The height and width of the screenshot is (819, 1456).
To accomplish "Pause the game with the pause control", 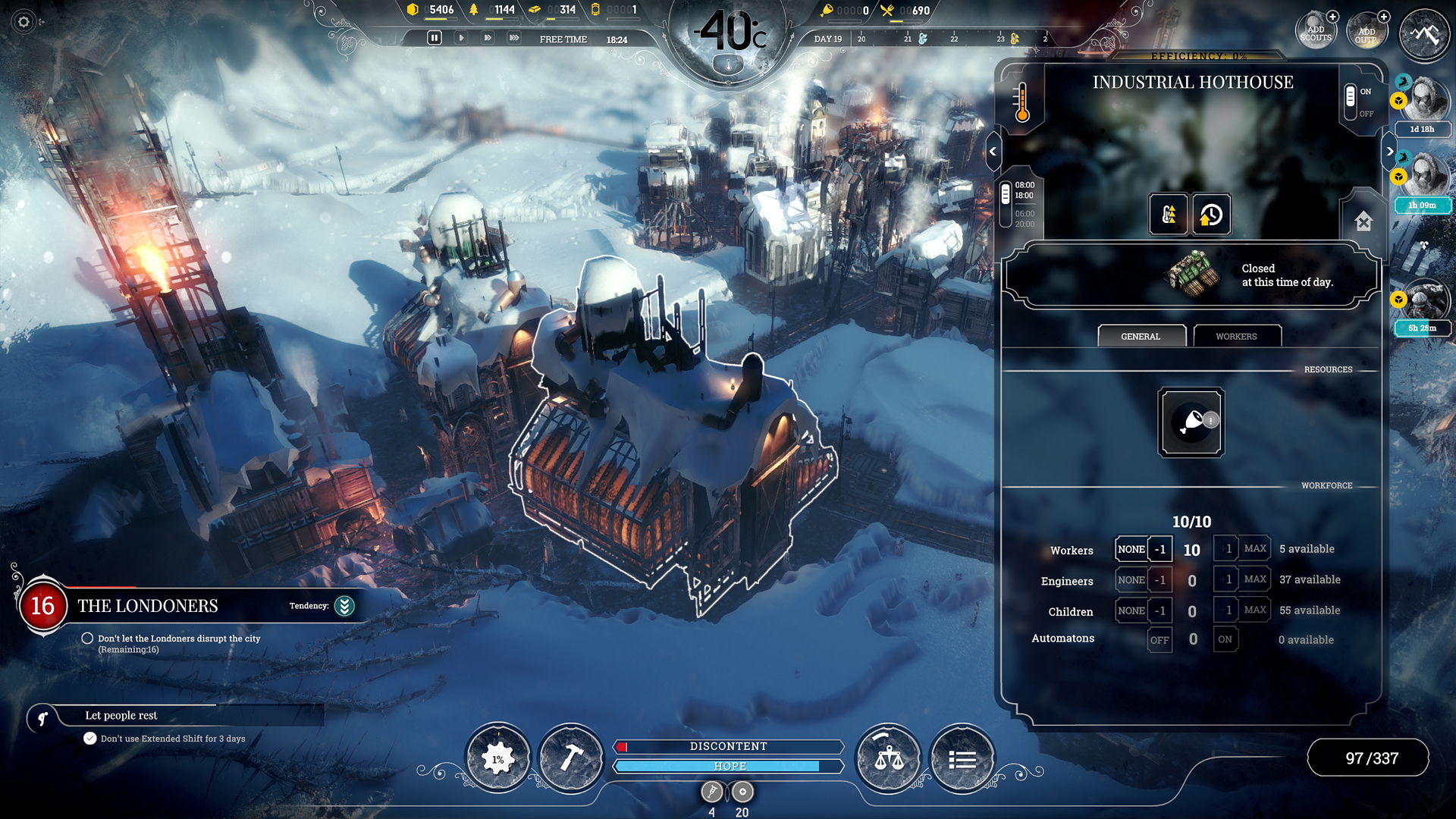I will click(434, 36).
